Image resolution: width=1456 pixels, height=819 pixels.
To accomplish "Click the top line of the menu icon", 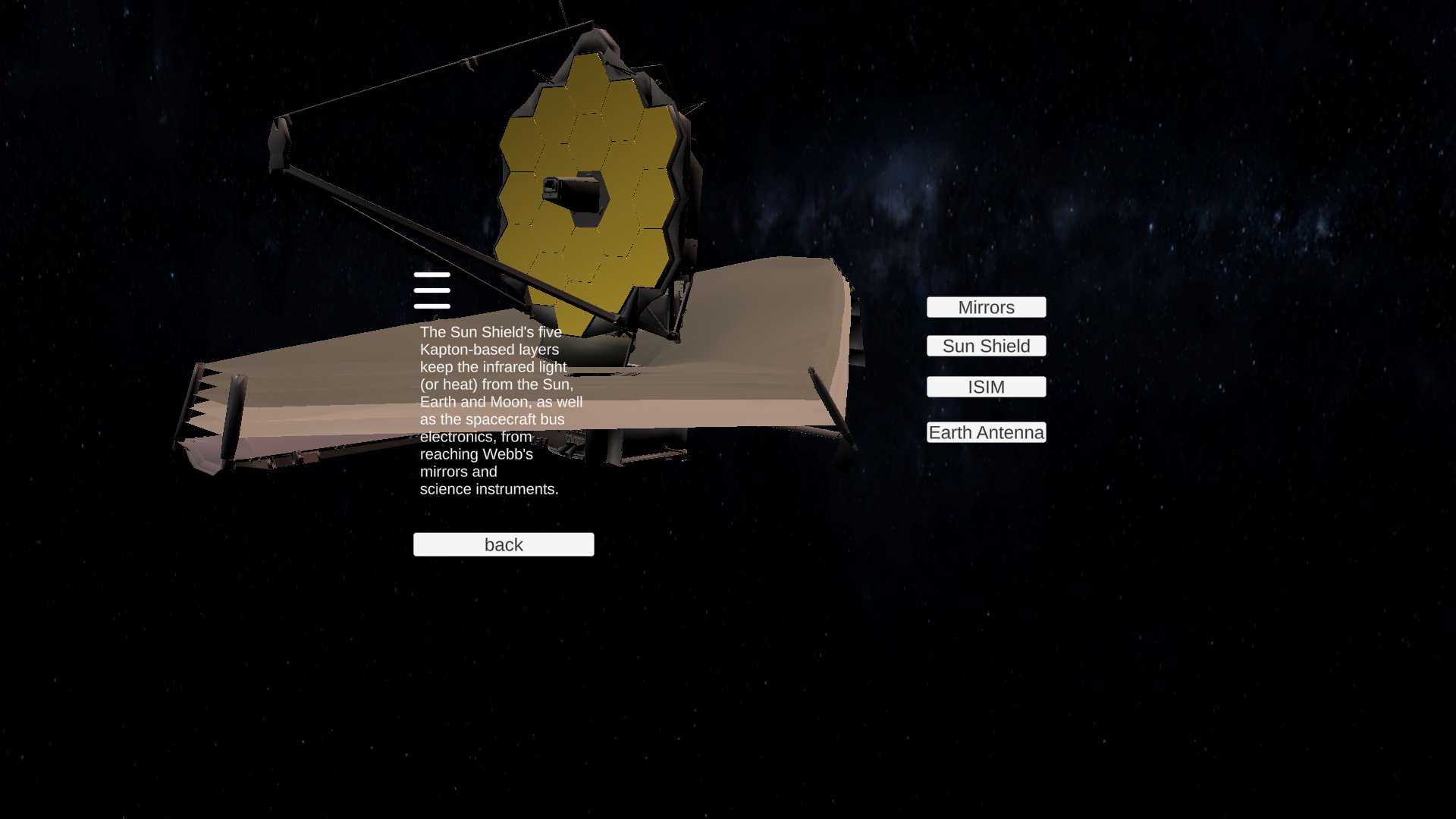I will [x=432, y=276].
